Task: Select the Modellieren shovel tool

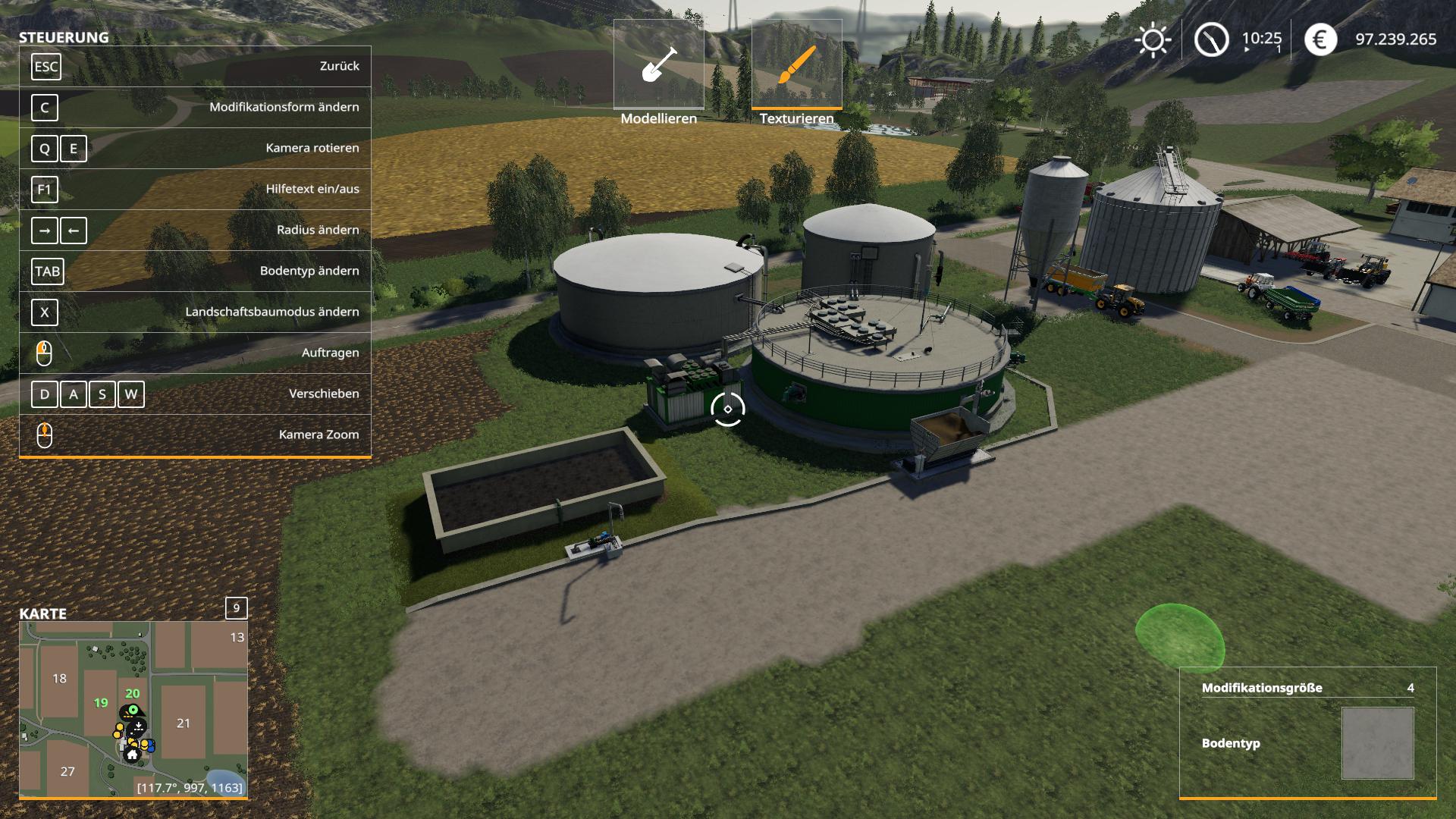Action: (x=658, y=65)
